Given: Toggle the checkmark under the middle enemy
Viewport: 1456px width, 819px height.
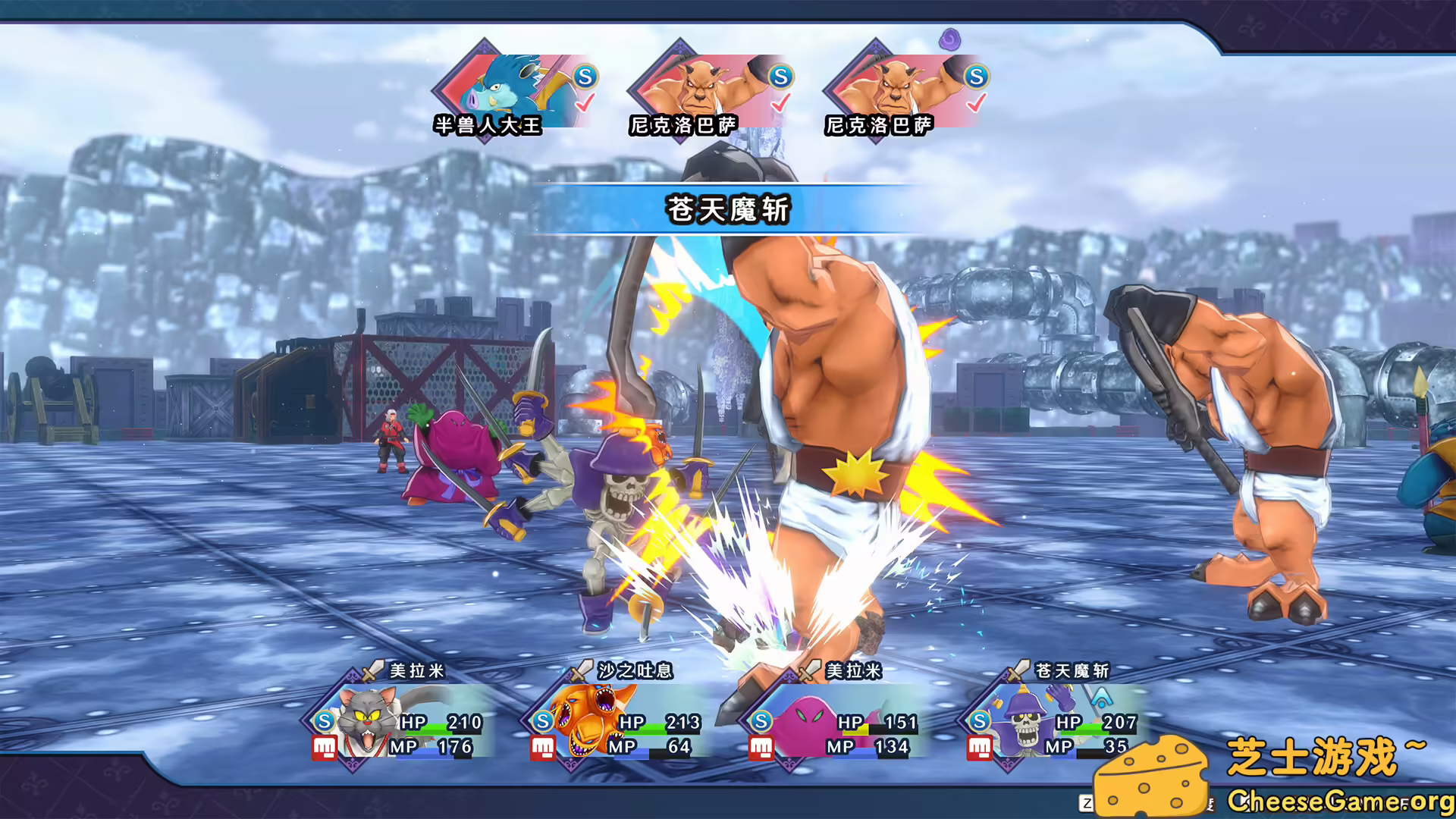Looking at the screenshot, I should pos(779,102).
